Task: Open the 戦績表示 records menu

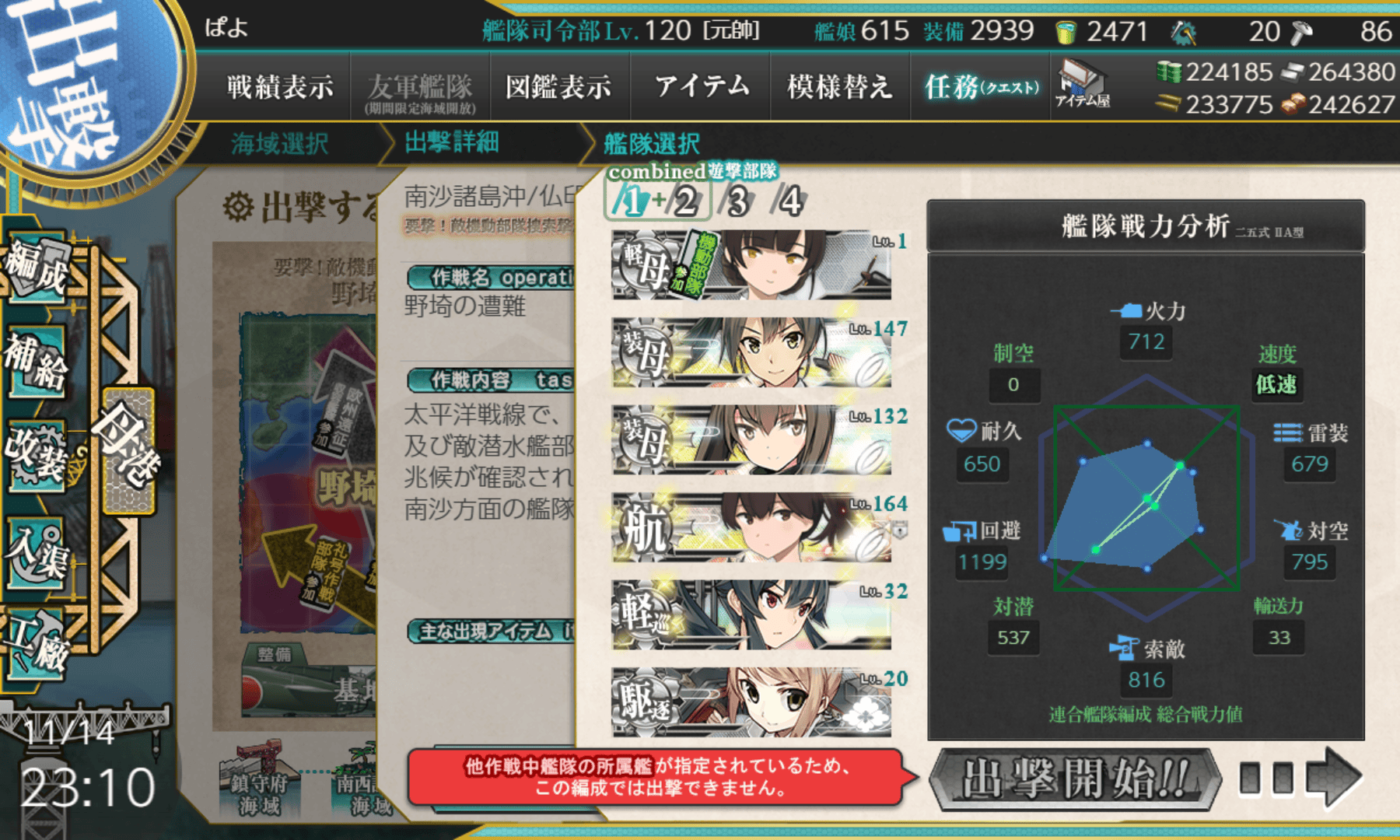Action: tap(280, 87)
